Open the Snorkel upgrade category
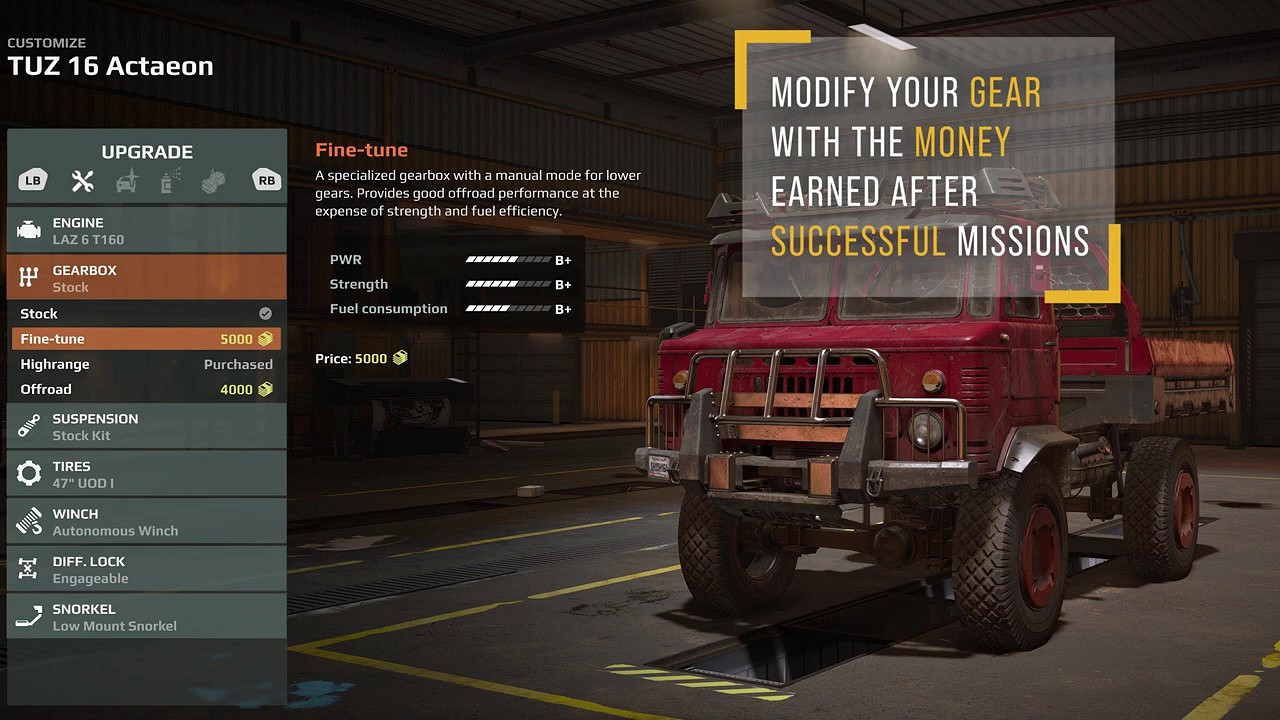 (x=146, y=617)
